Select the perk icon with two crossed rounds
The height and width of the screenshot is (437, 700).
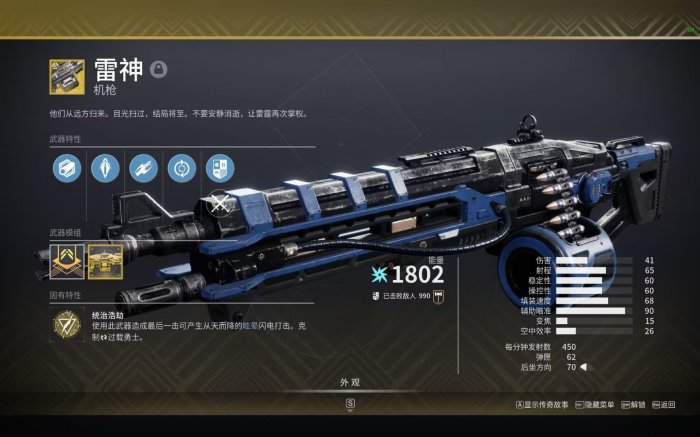click(143, 167)
